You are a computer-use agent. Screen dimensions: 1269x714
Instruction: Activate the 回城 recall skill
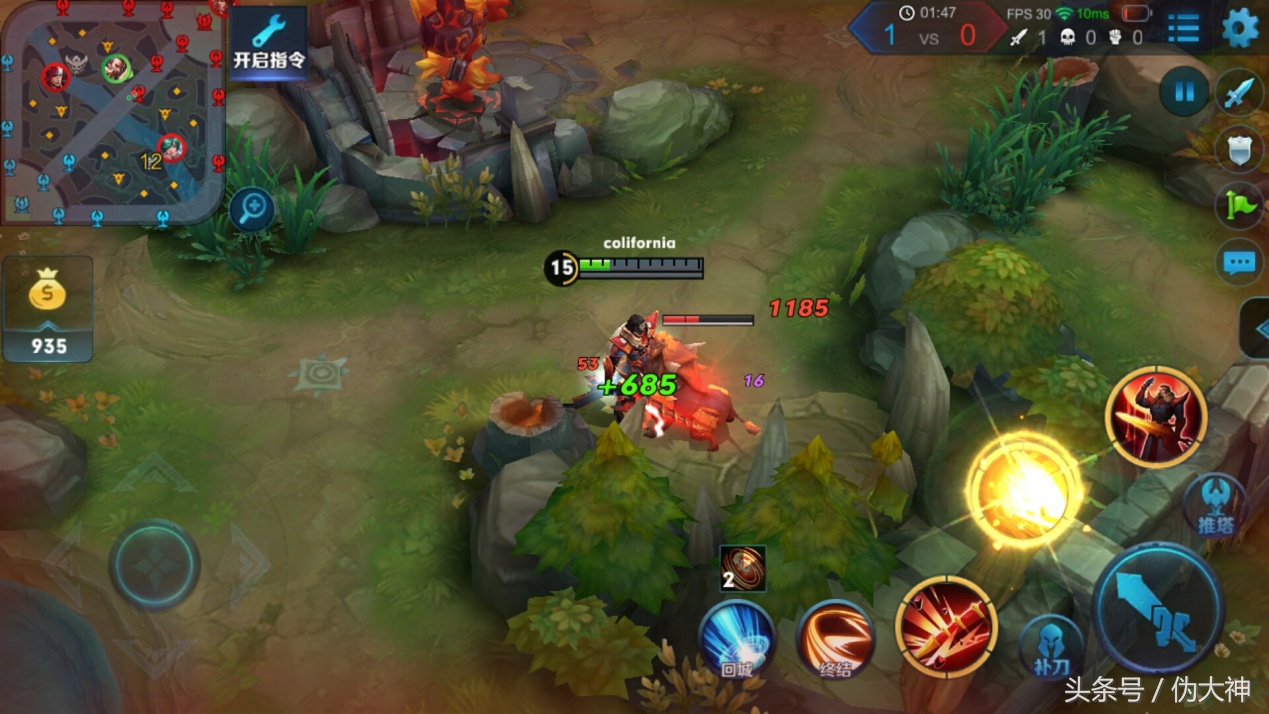(736, 637)
